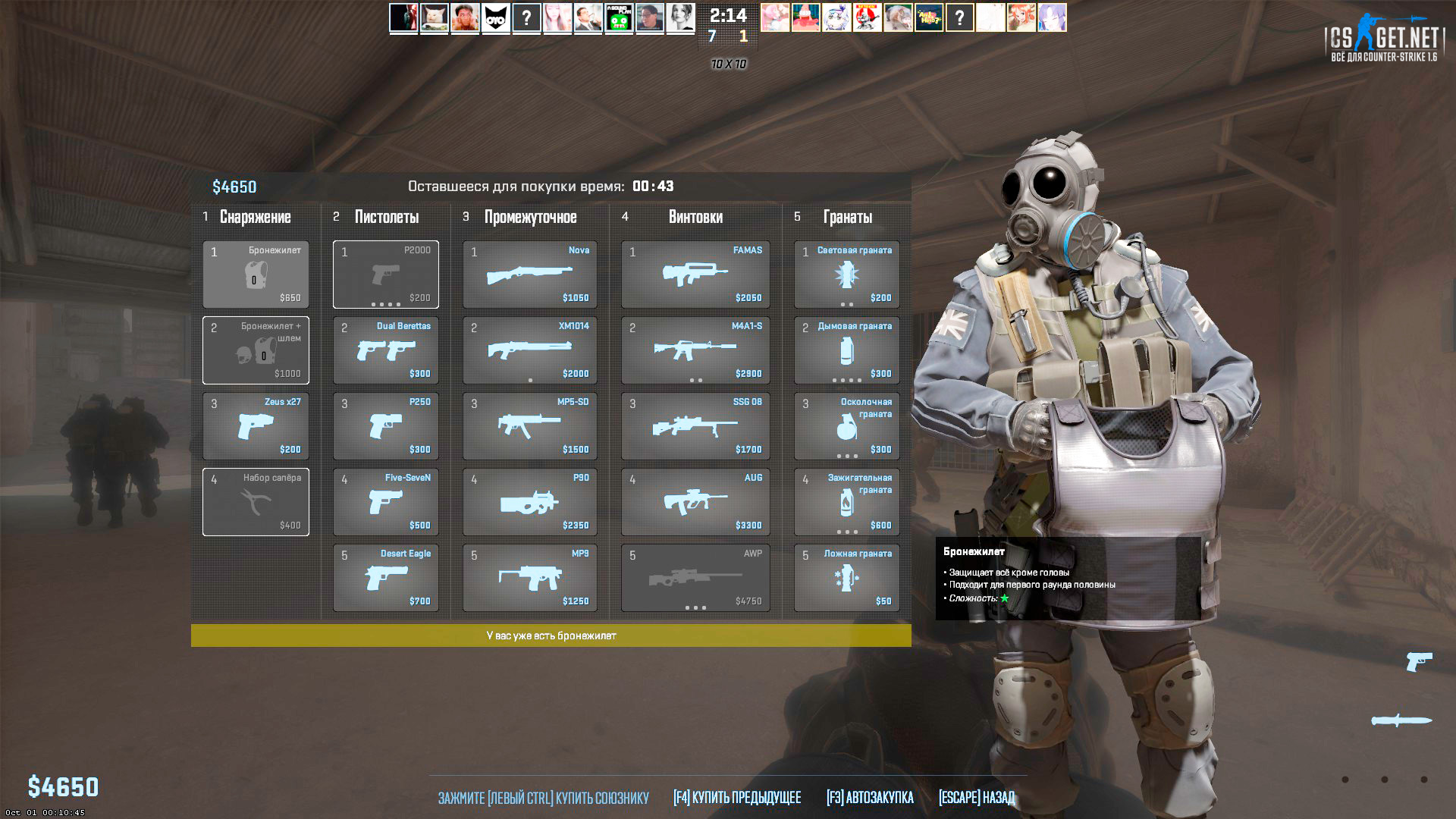Pick the MP5-SD submachine gun
Viewport: 1456px width, 819px height.
[x=530, y=426]
